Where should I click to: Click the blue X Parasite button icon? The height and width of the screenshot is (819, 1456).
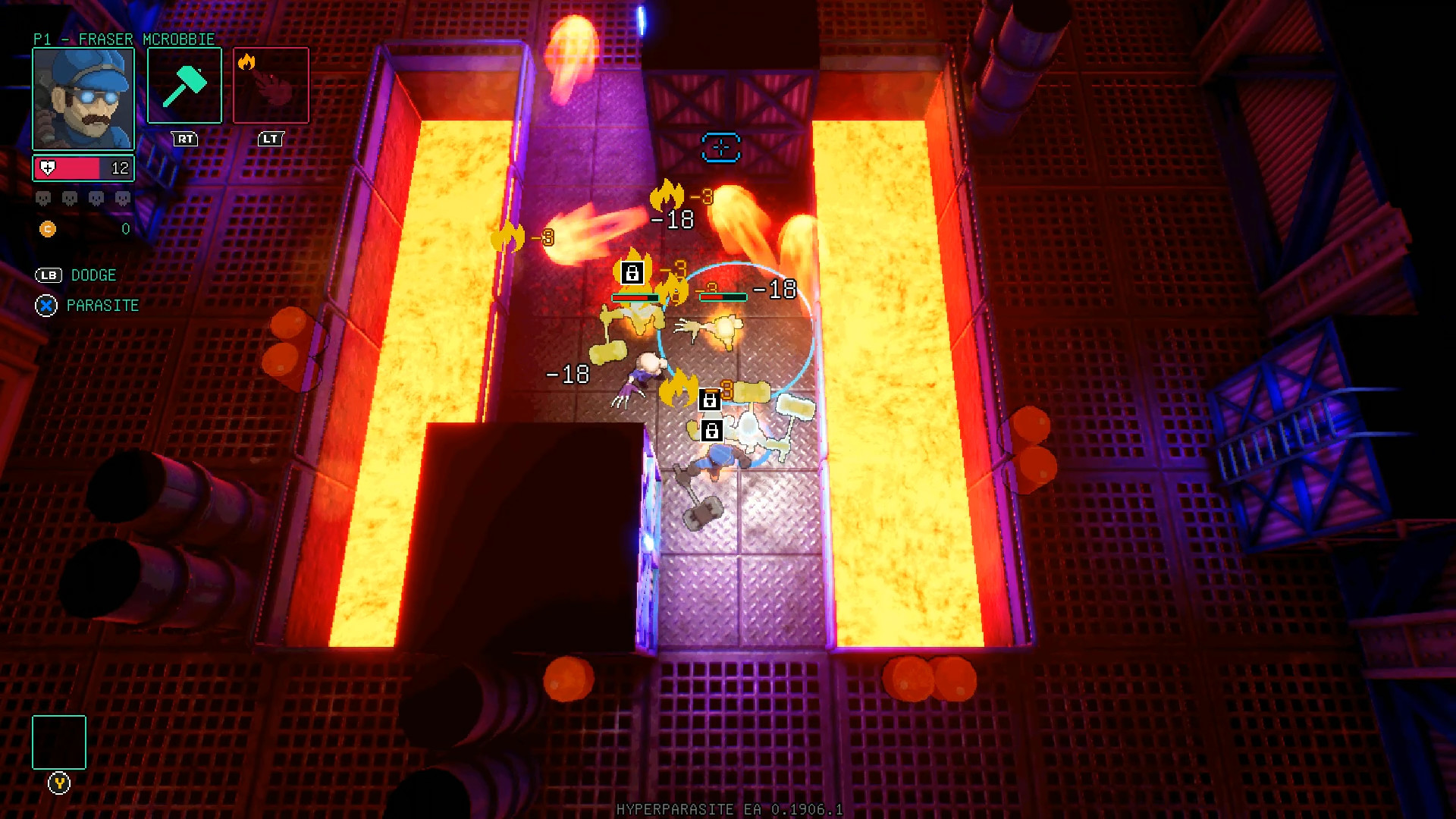pyautogui.click(x=46, y=306)
